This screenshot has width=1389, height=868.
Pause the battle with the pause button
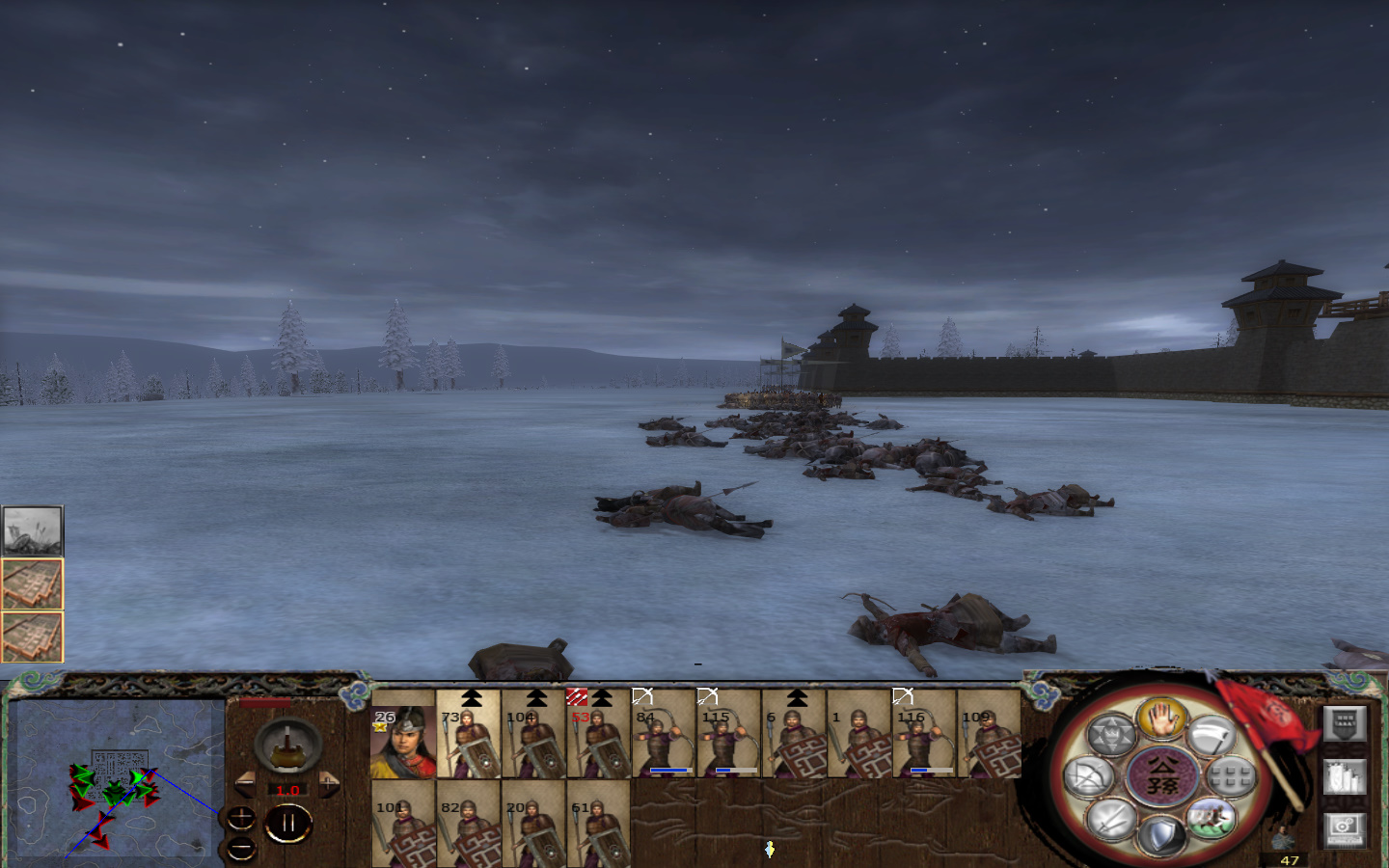coord(286,822)
